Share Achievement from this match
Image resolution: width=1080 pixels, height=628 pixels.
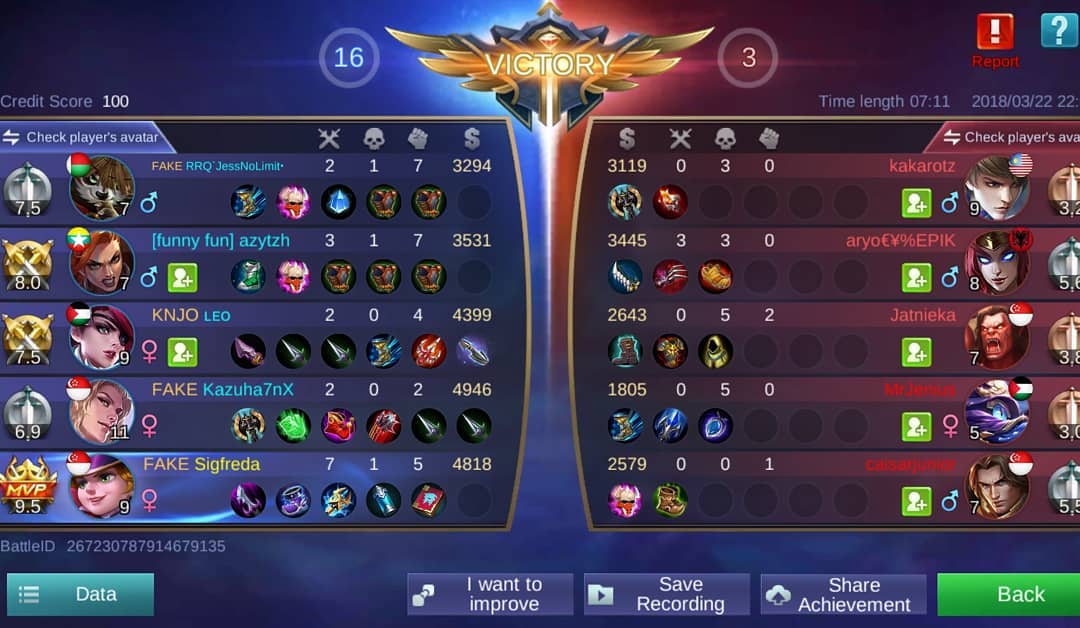tap(843, 594)
